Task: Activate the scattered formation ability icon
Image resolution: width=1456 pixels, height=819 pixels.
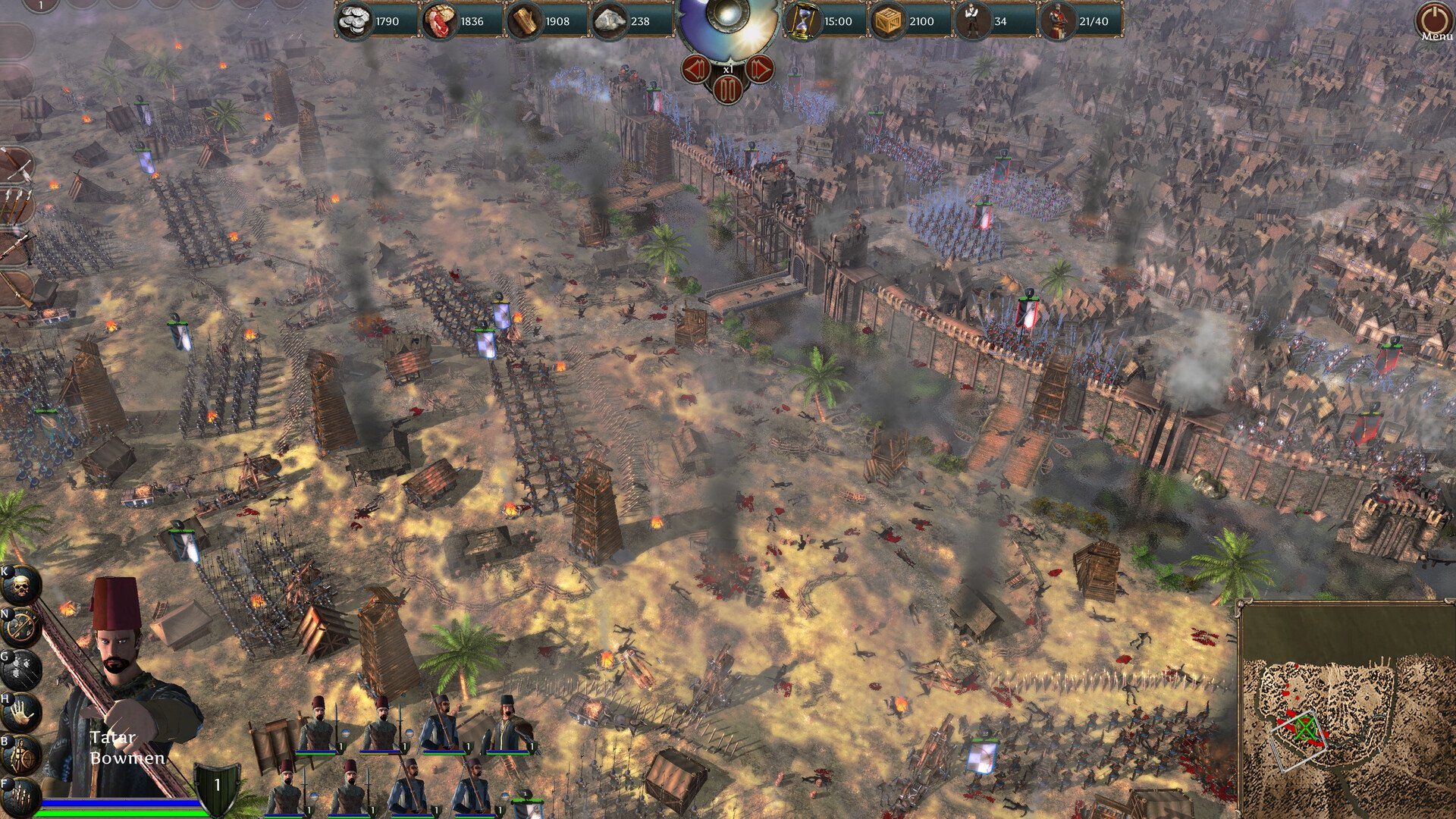Action: (20, 670)
